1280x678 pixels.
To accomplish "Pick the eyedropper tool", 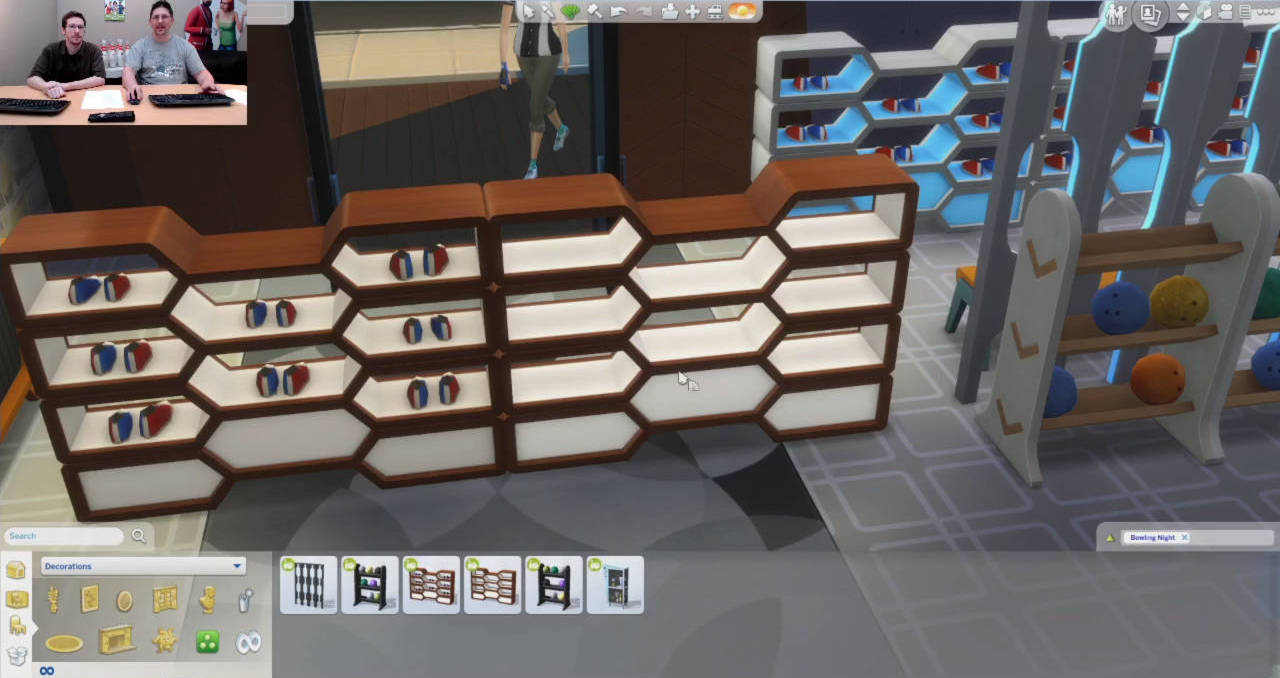I will point(549,11).
